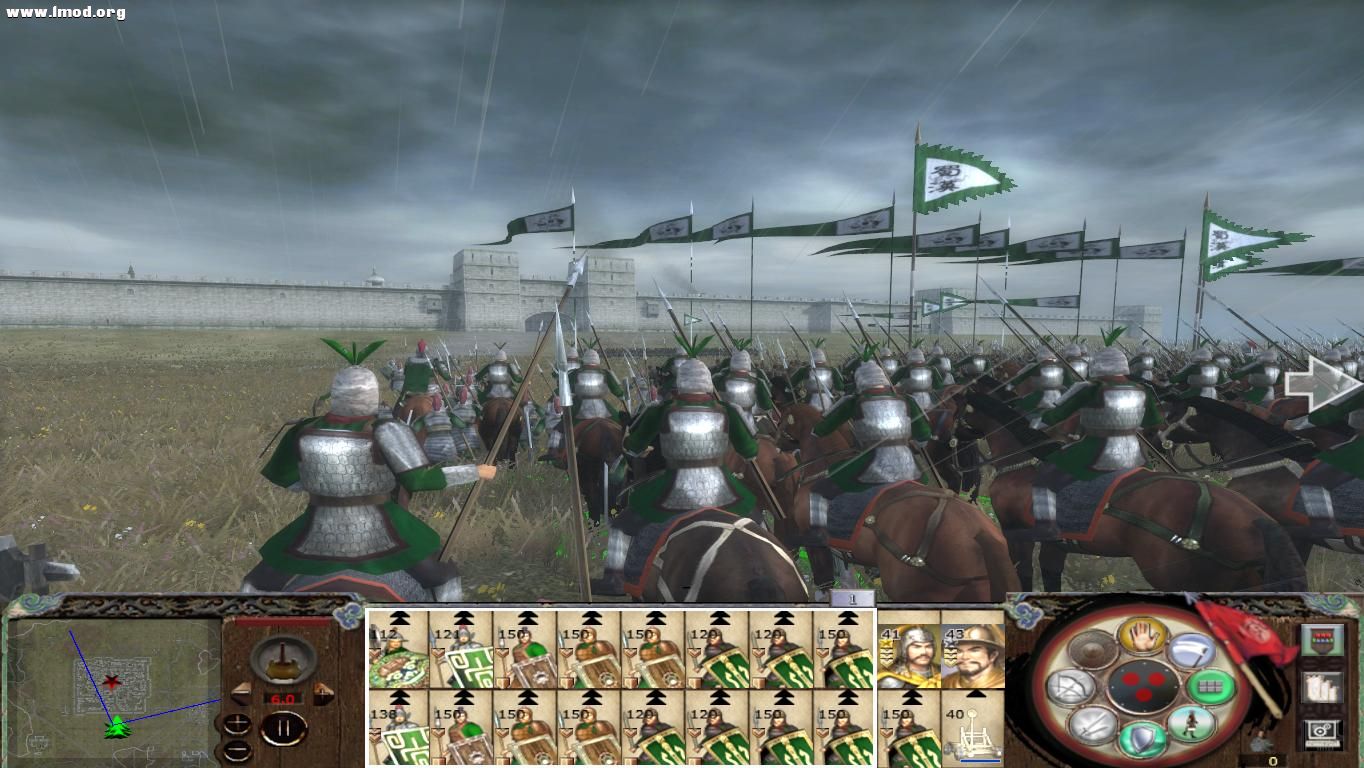Click the www.lmod.org watermark link
Screen dimensions: 1364x768
pyautogui.click(x=60, y=10)
